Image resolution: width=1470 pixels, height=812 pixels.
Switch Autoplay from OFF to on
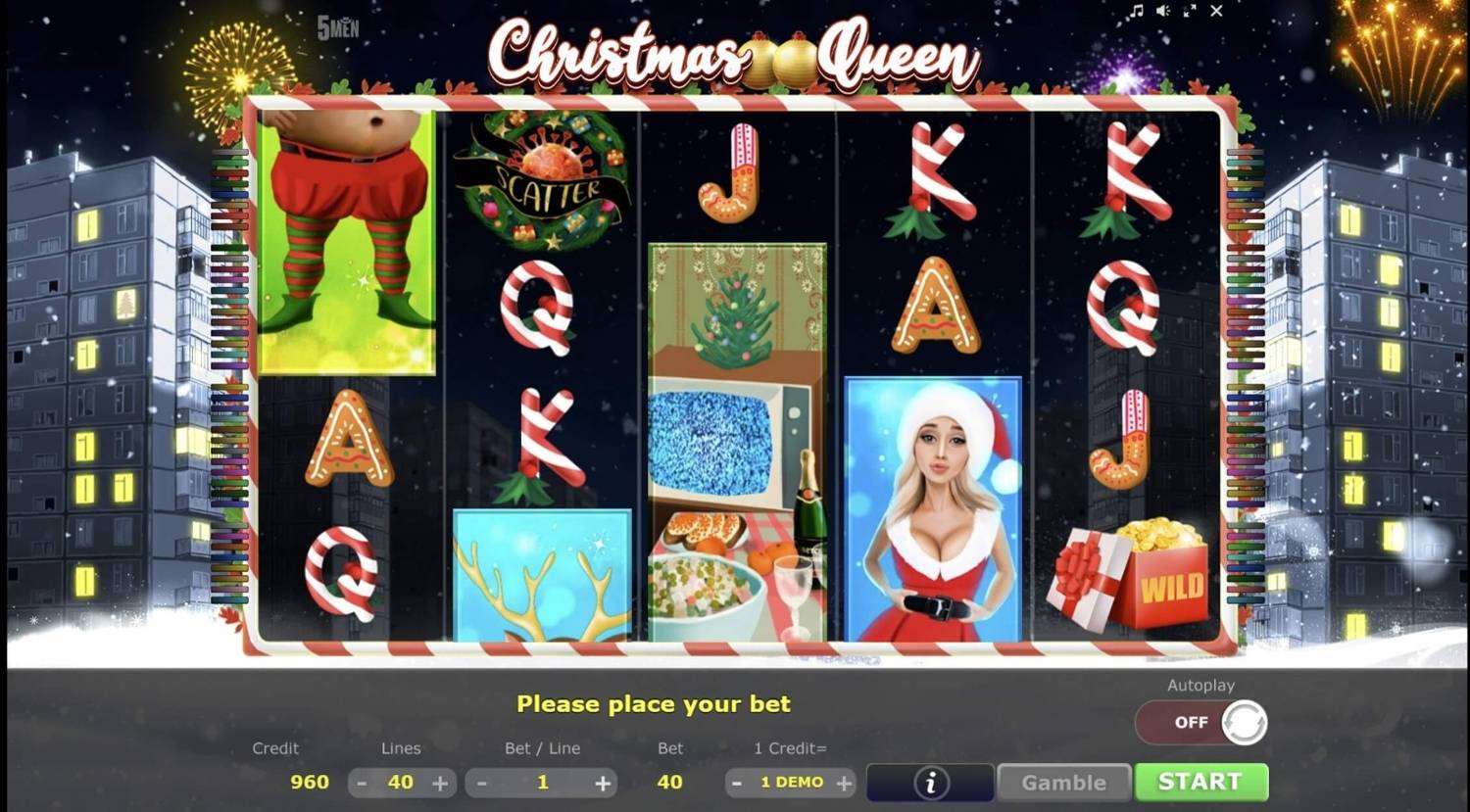(1192, 722)
